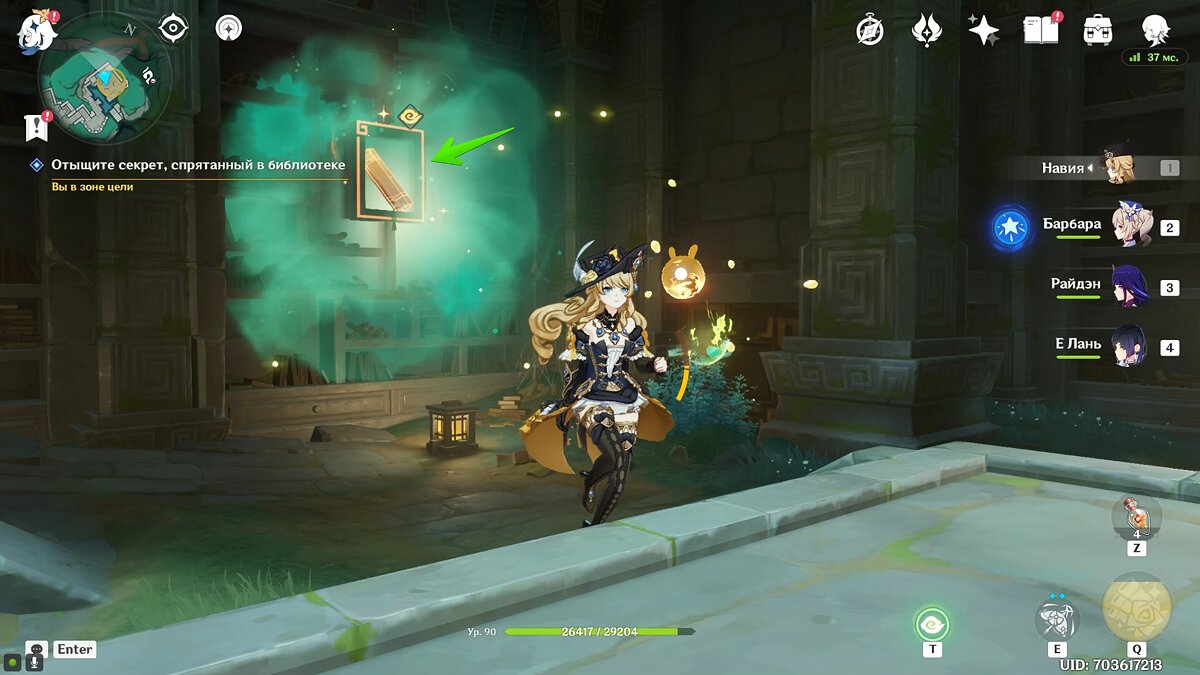Open the Wish star icon
Viewport: 1200px width, 675px height.
coord(983,31)
